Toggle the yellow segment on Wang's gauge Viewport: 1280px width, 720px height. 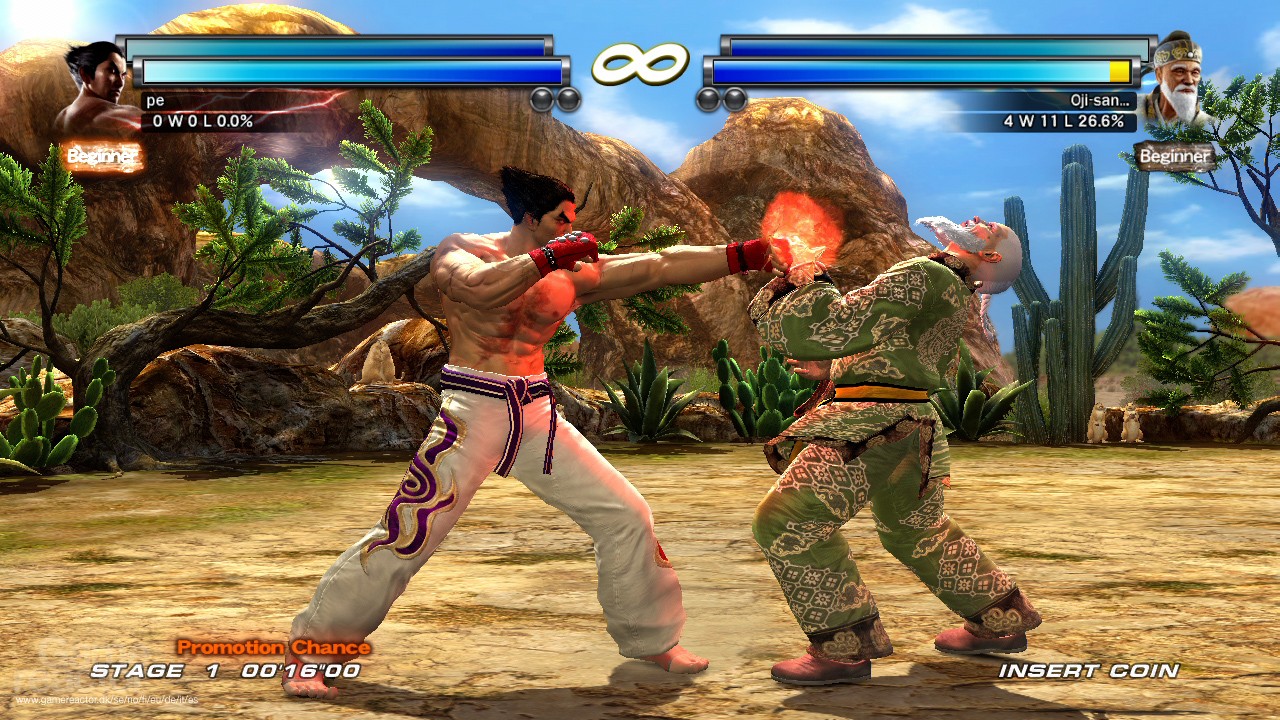[x=1118, y=71]
